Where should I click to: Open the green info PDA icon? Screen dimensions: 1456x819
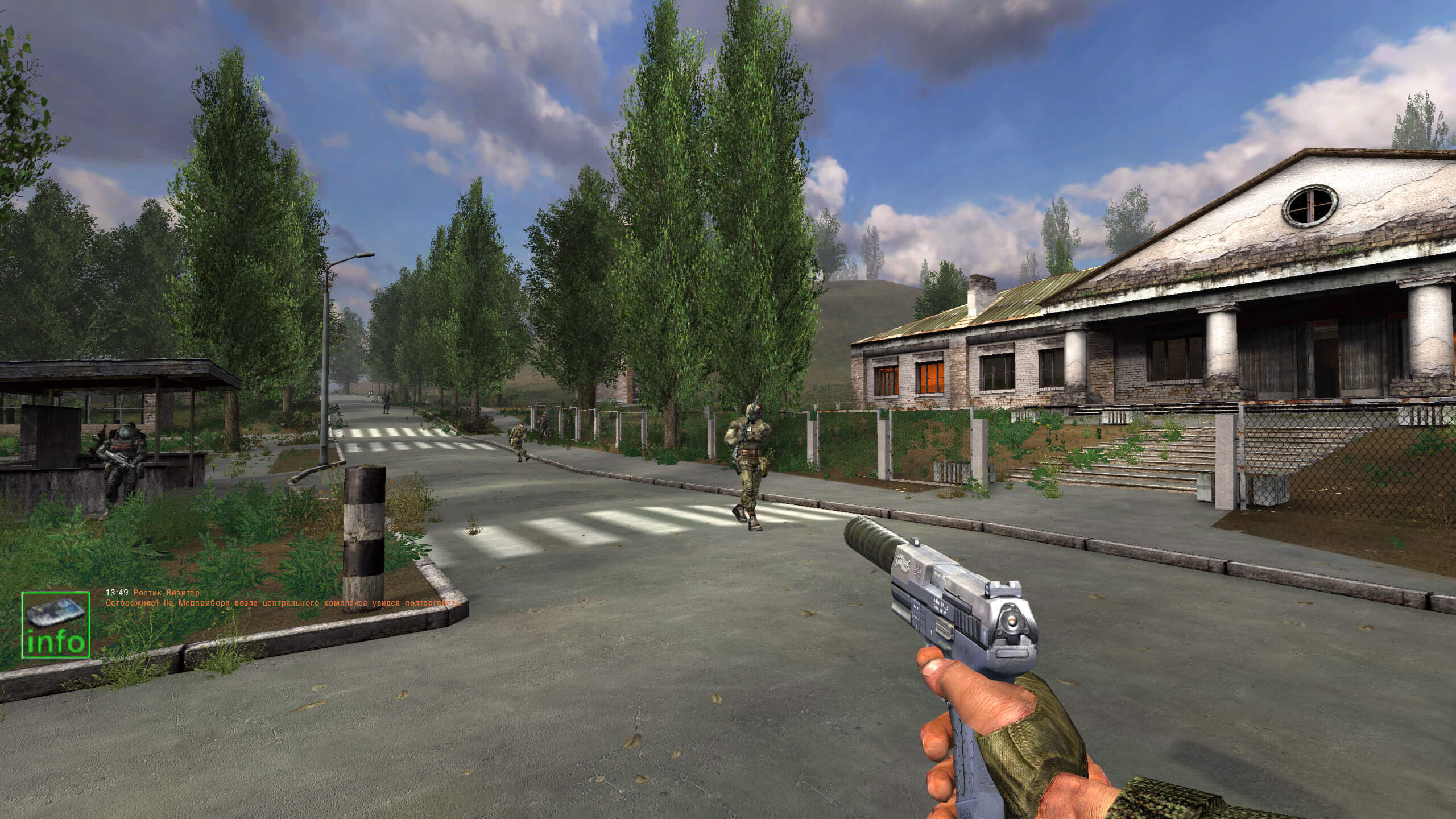point(56,624)
